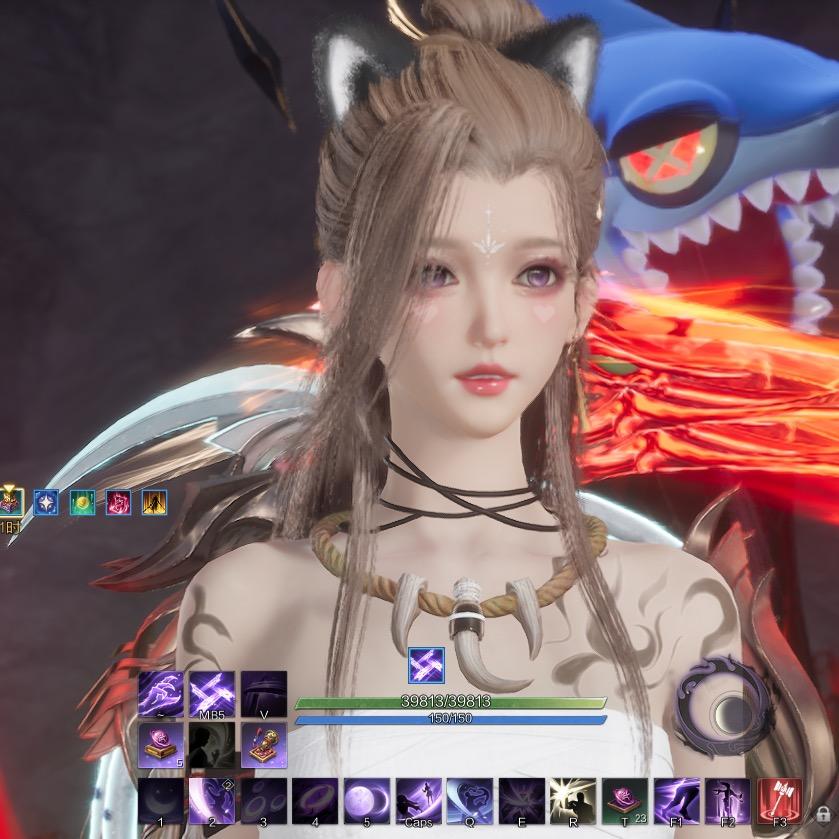This screenshot has width=839, height=839.
Task: Click the gift box buff icon with timer
Action: pyautogui.click(x=10, y=502)
